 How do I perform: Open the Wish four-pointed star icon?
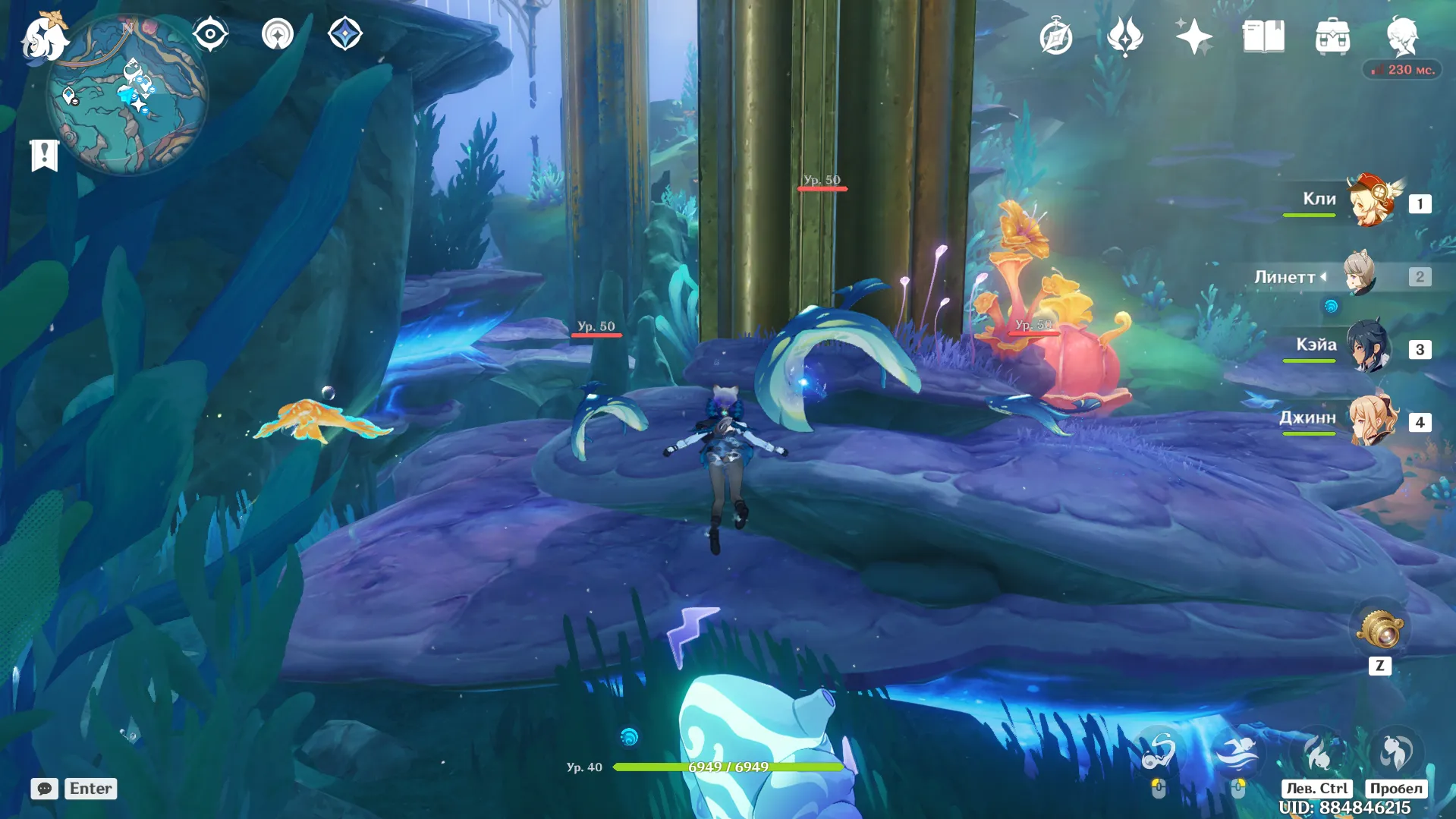1193,36
